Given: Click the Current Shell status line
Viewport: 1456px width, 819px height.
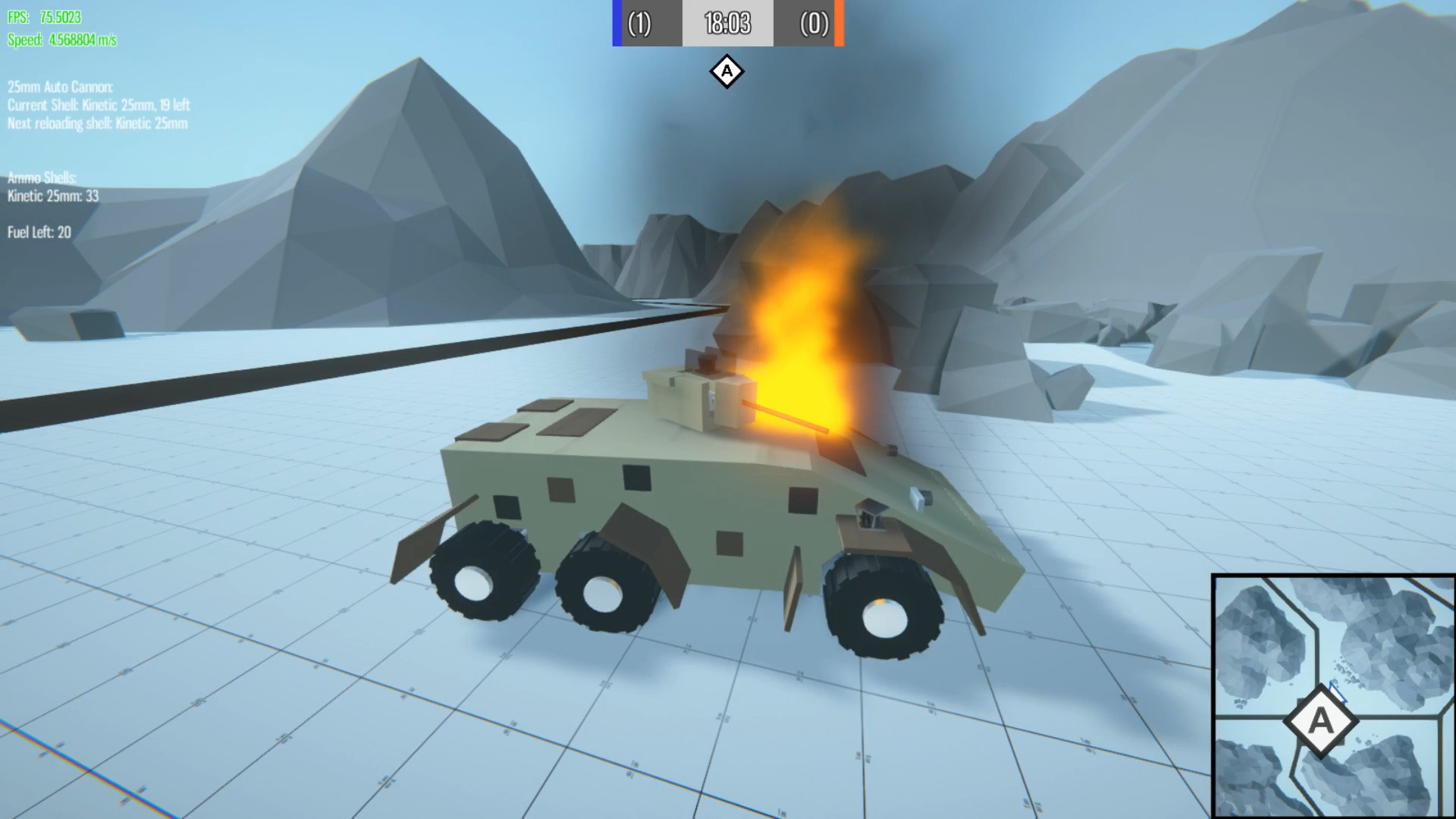Looking at the screenshot, I should [99, 106].
